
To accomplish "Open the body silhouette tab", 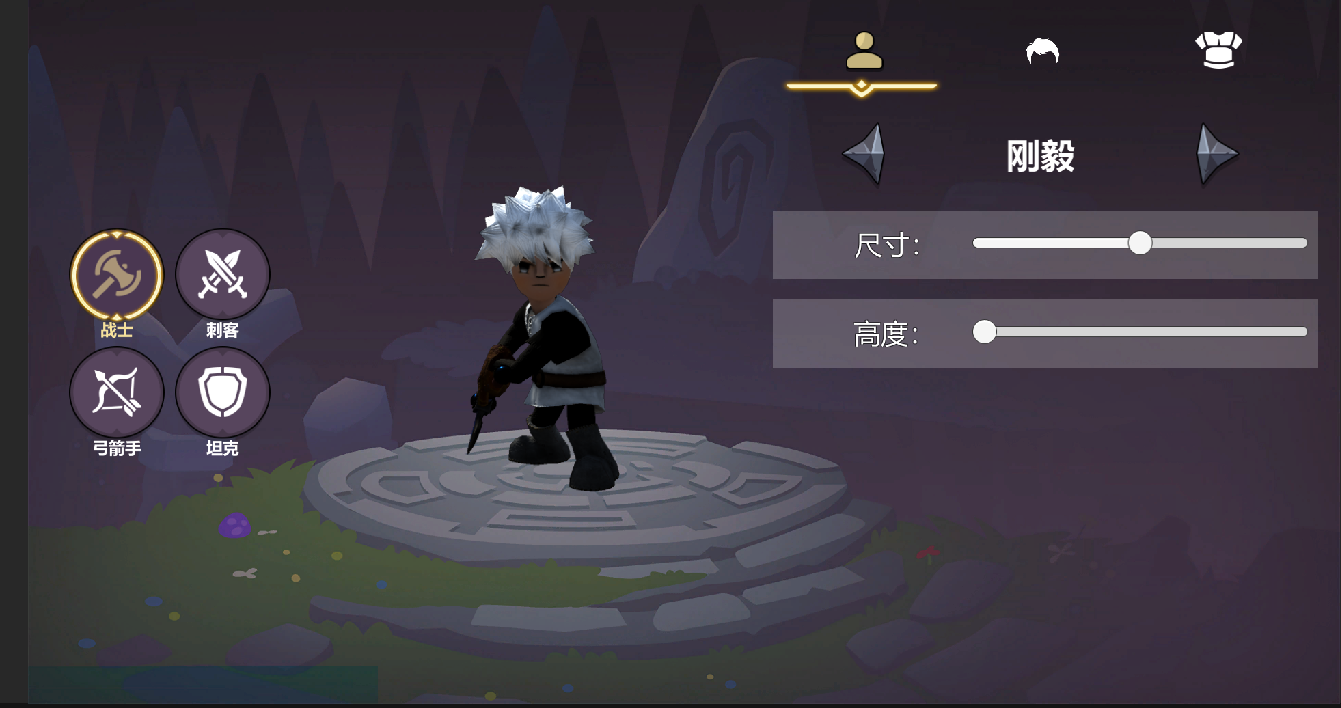I will pyautogui.click(x=864, y=51).
